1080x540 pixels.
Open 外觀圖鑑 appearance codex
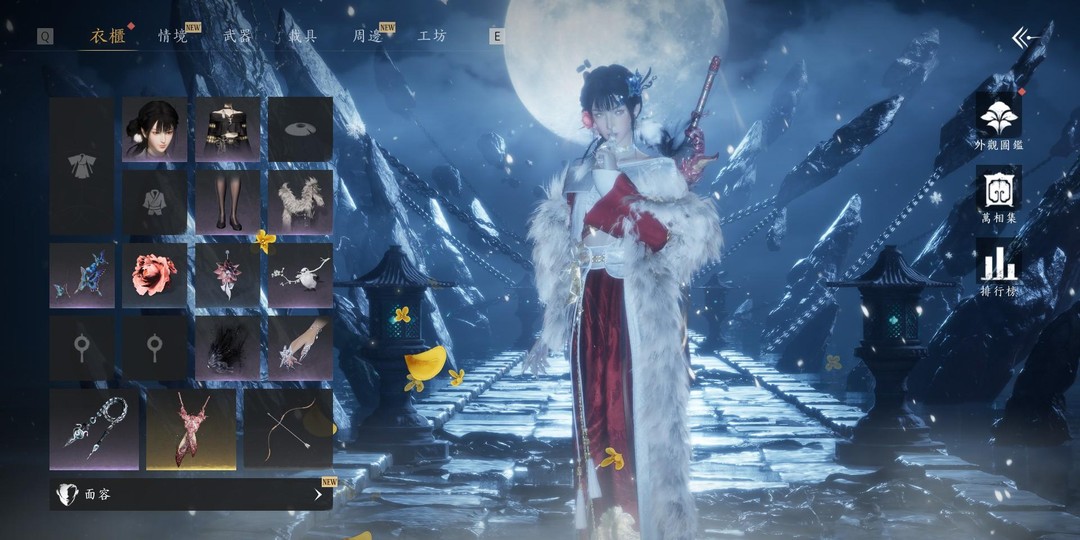[x=998, y=122]
